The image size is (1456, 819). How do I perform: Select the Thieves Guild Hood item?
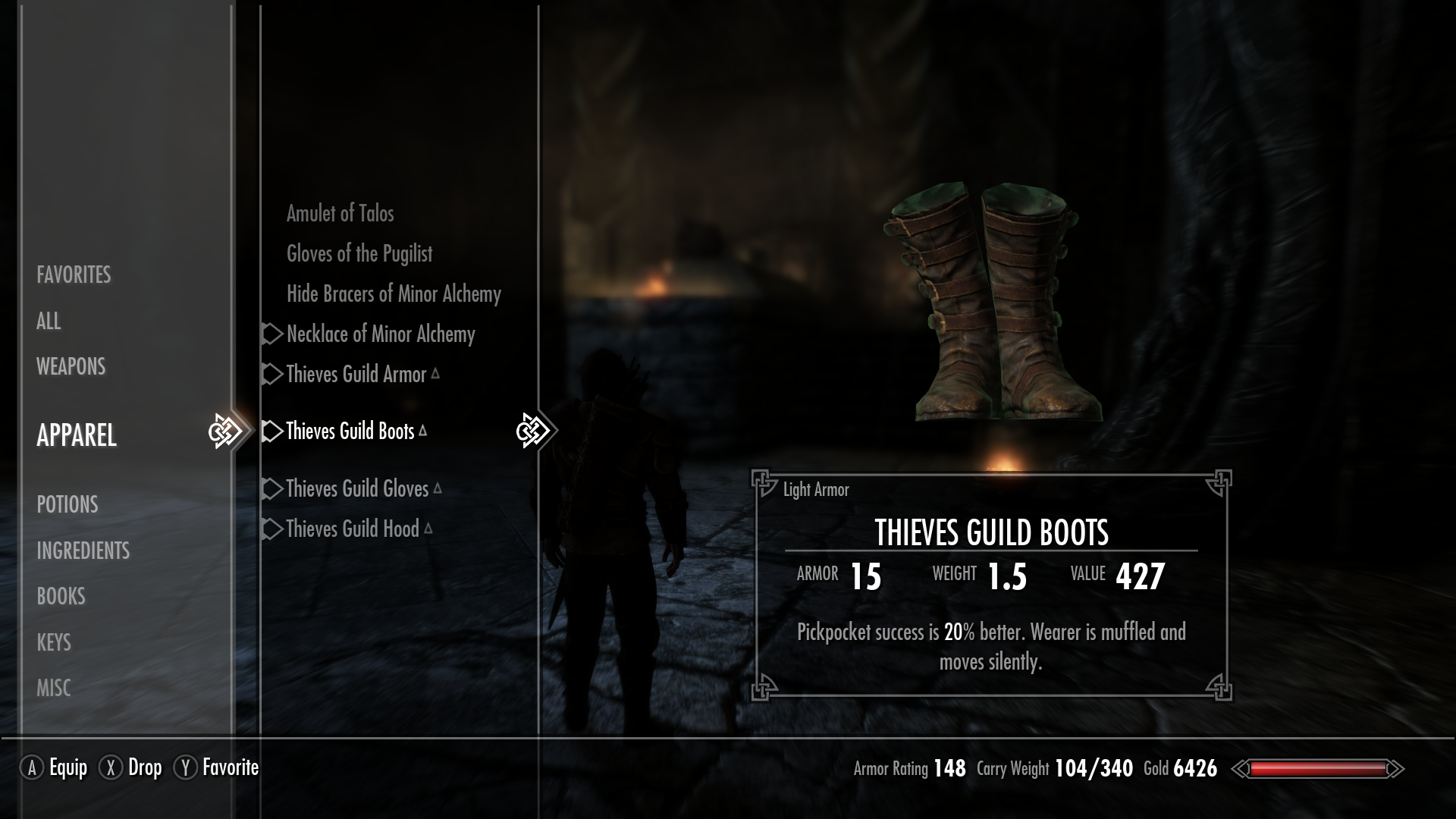tap(353, 529)
